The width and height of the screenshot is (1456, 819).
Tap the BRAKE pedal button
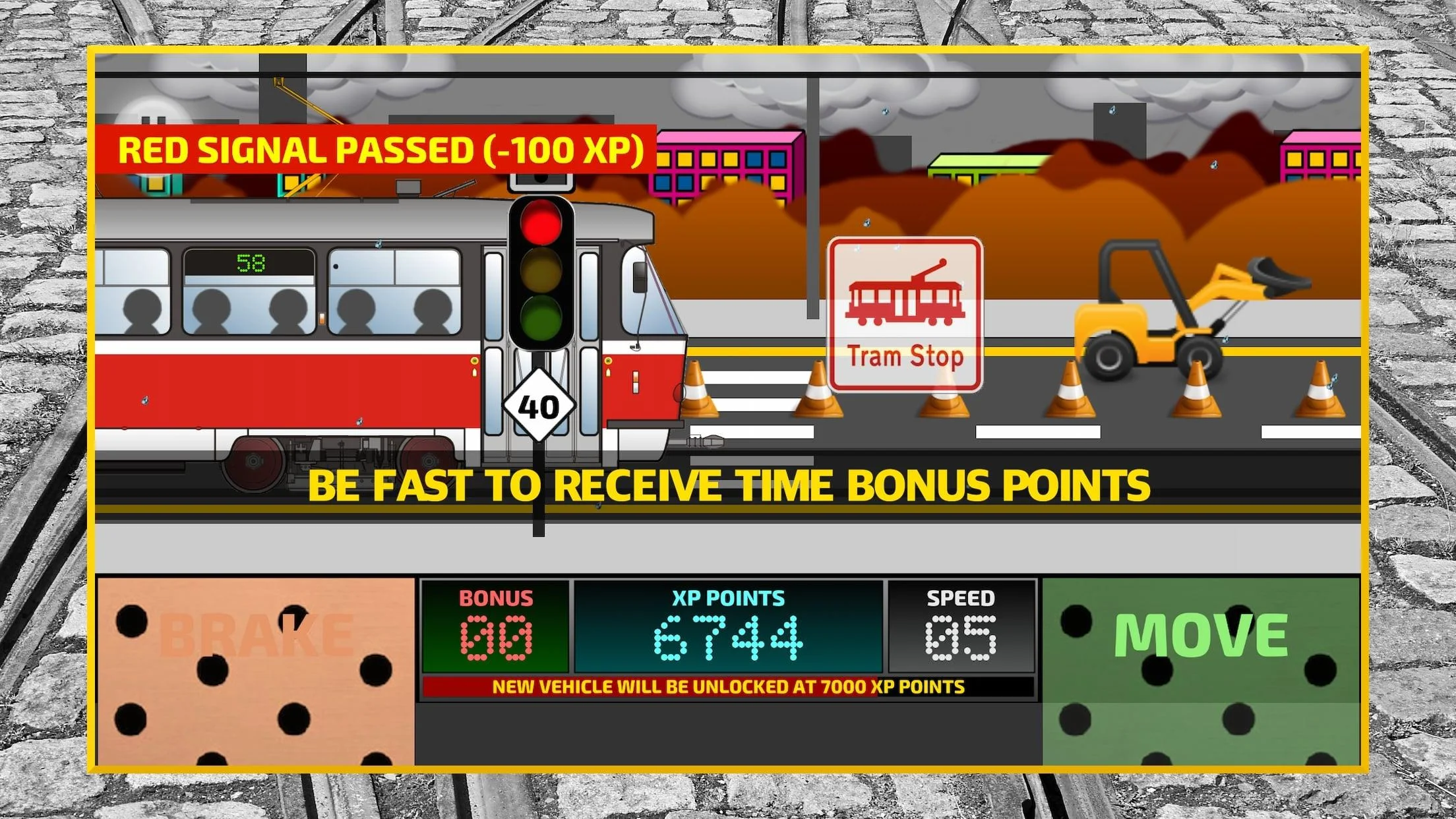(256, 671)
